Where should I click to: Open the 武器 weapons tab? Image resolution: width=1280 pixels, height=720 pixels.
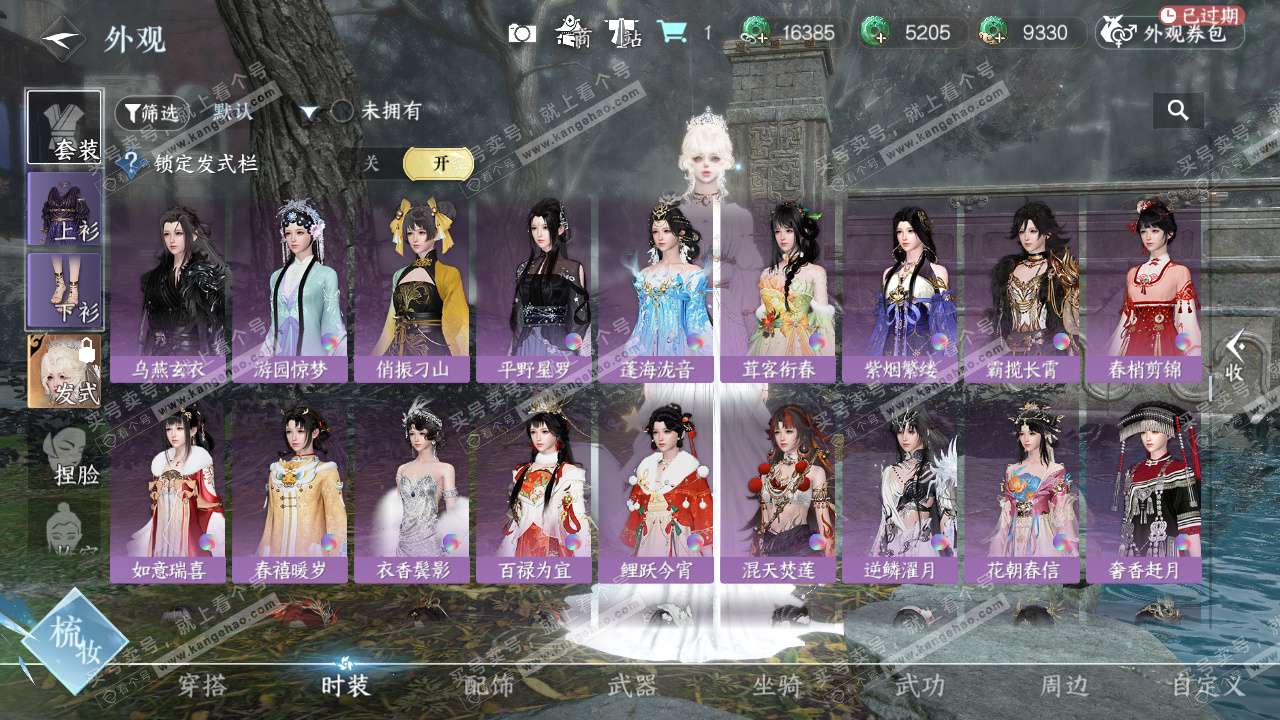pyautogui.click(x=632, y=686)
